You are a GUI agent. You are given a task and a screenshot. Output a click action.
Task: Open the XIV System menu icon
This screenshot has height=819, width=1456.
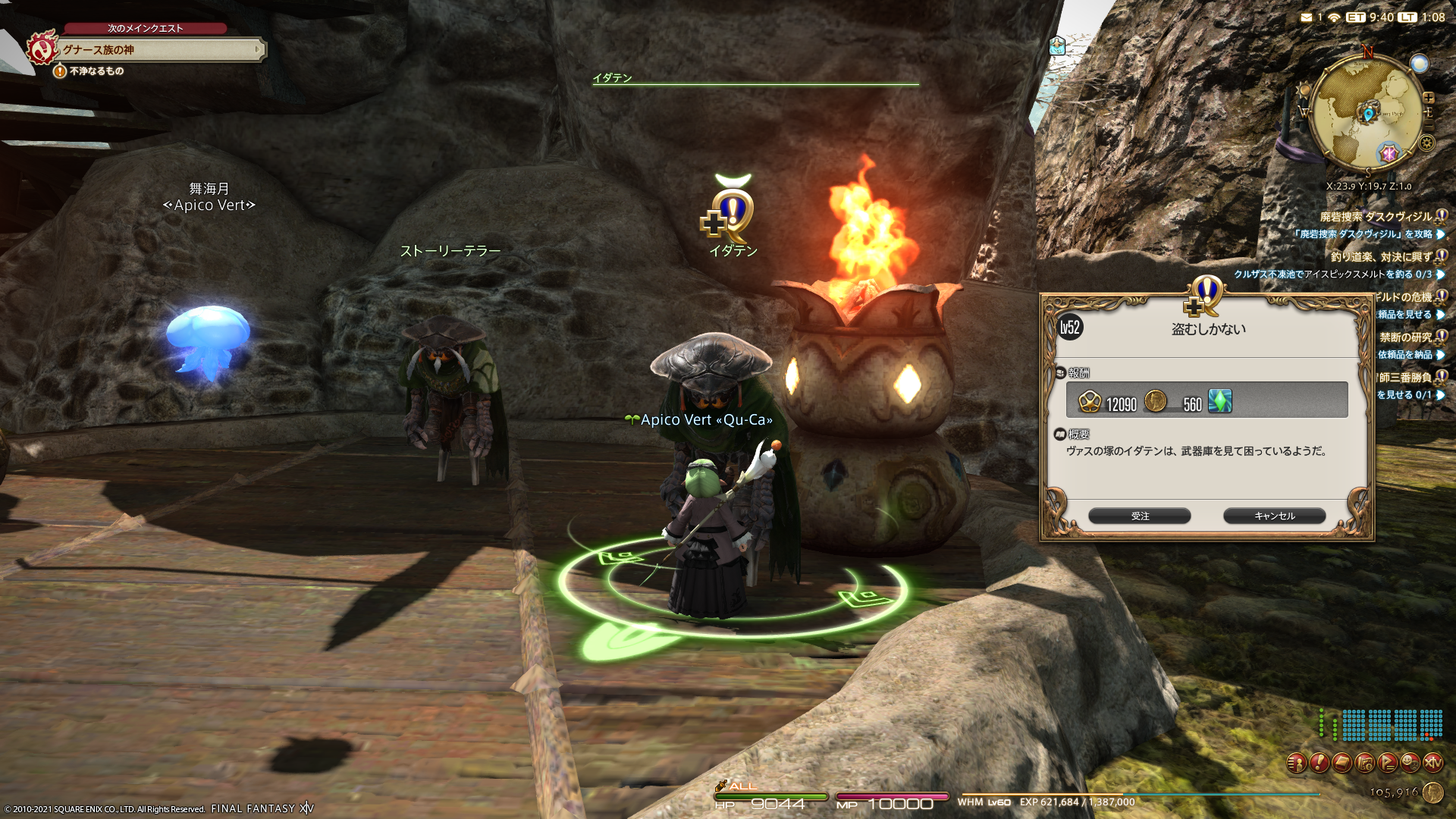click(1432, 763)
